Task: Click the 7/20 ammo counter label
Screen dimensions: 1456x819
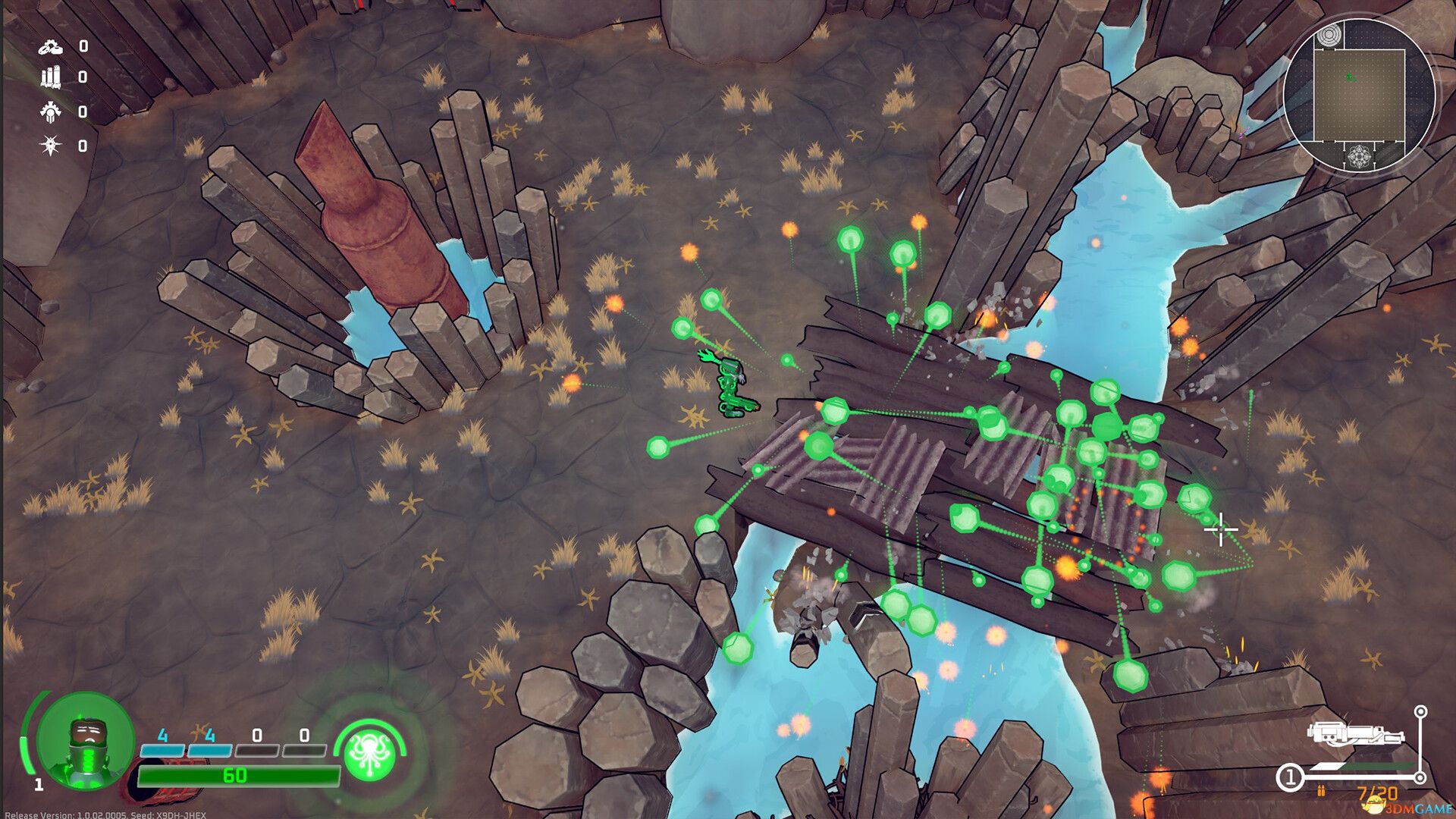Action: coord(1378,793)
